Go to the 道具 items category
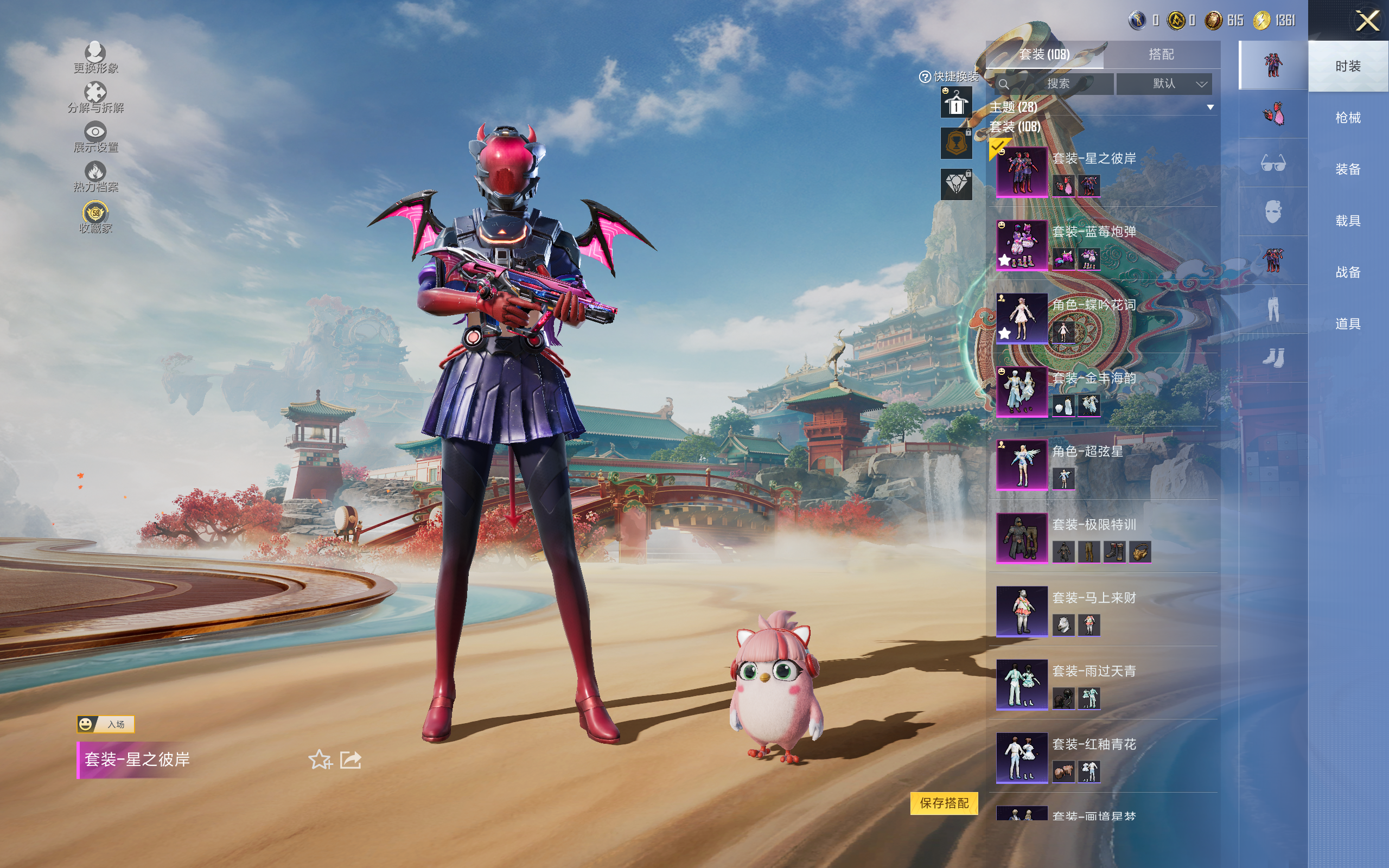 pos(1348,324)
